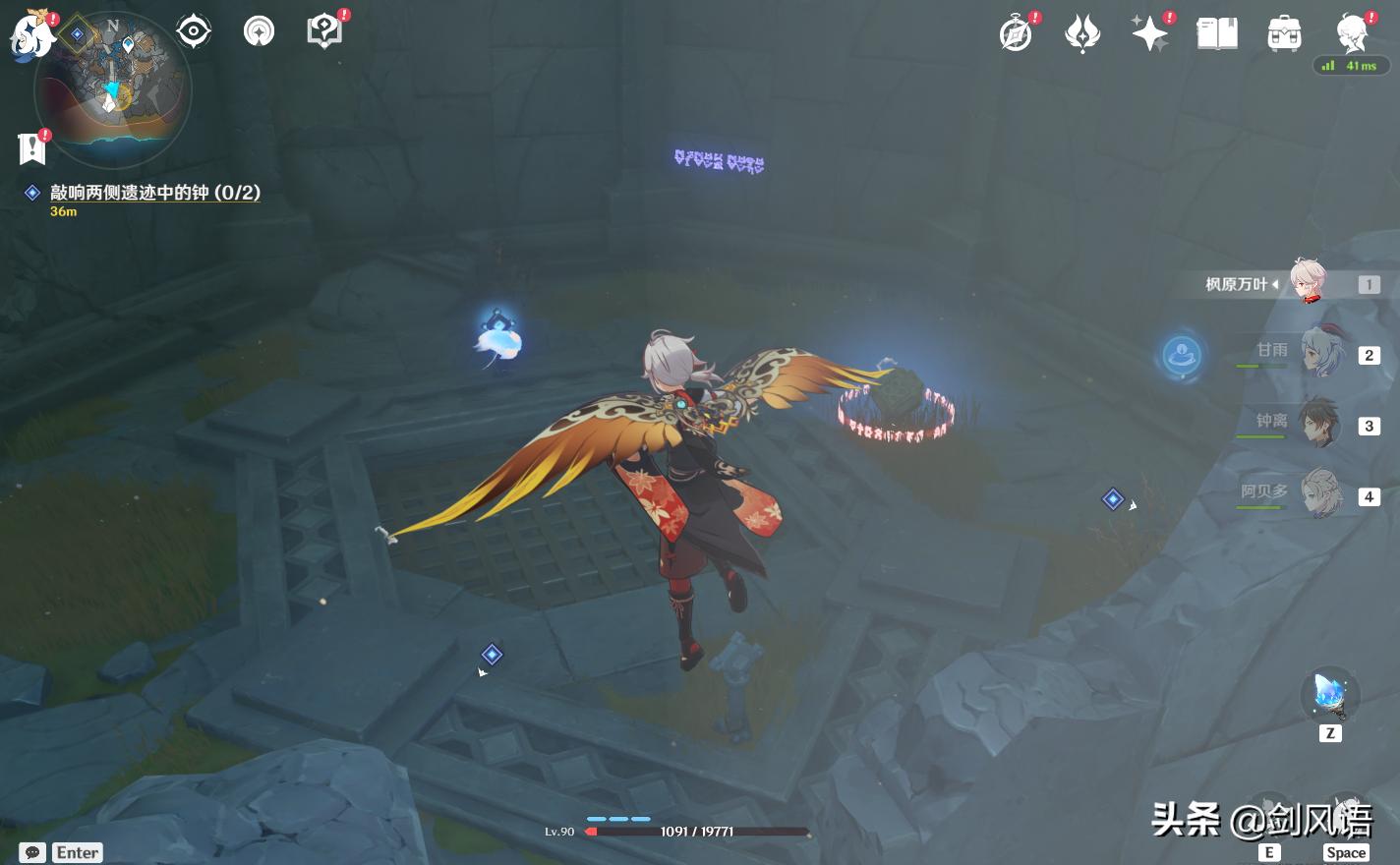The width and height of the screenshot is (1400, 865).
Task: Open the battle pass icon
Action: [1082, 34]
